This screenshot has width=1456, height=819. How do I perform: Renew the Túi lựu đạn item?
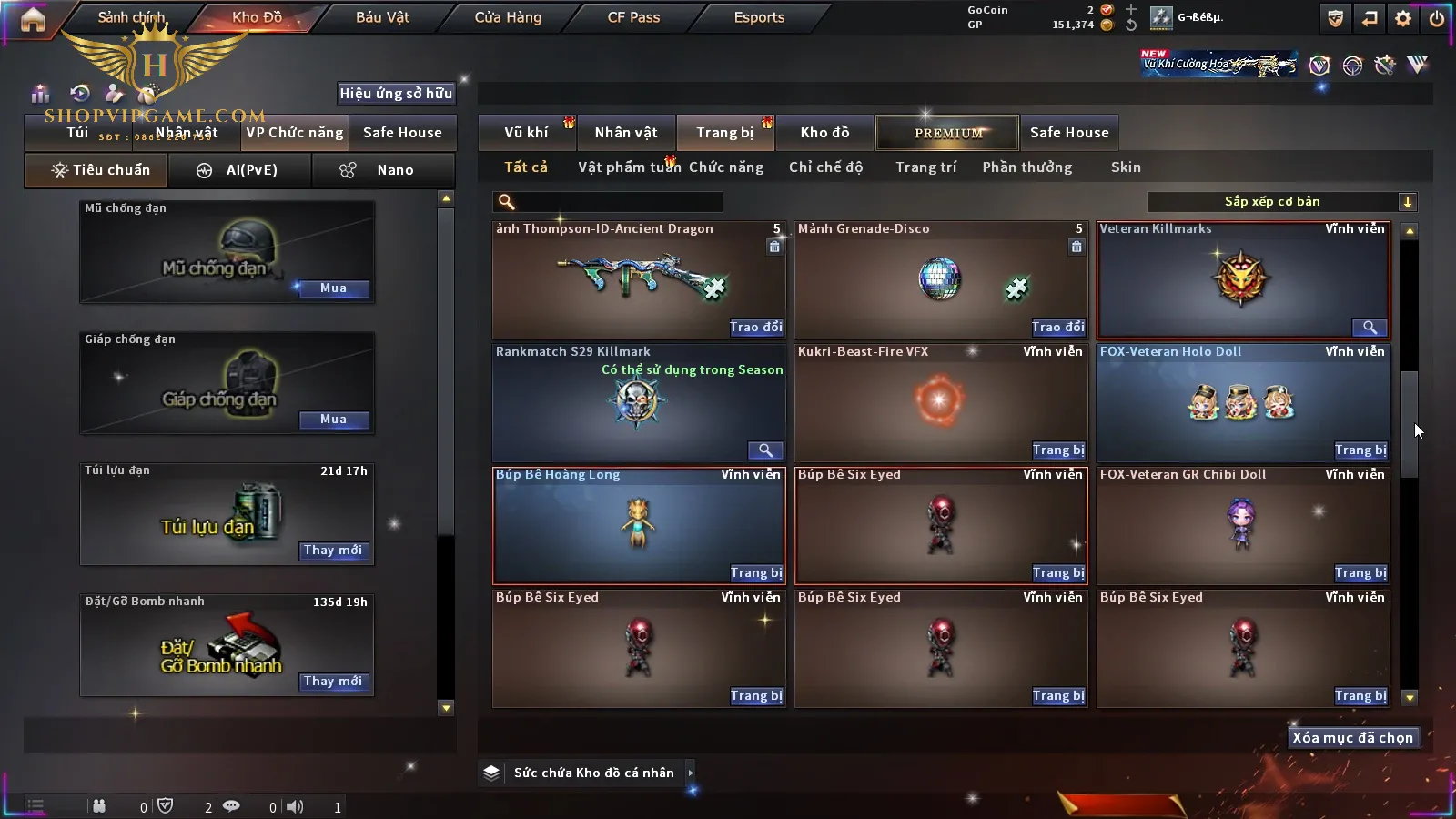(333, 551)
